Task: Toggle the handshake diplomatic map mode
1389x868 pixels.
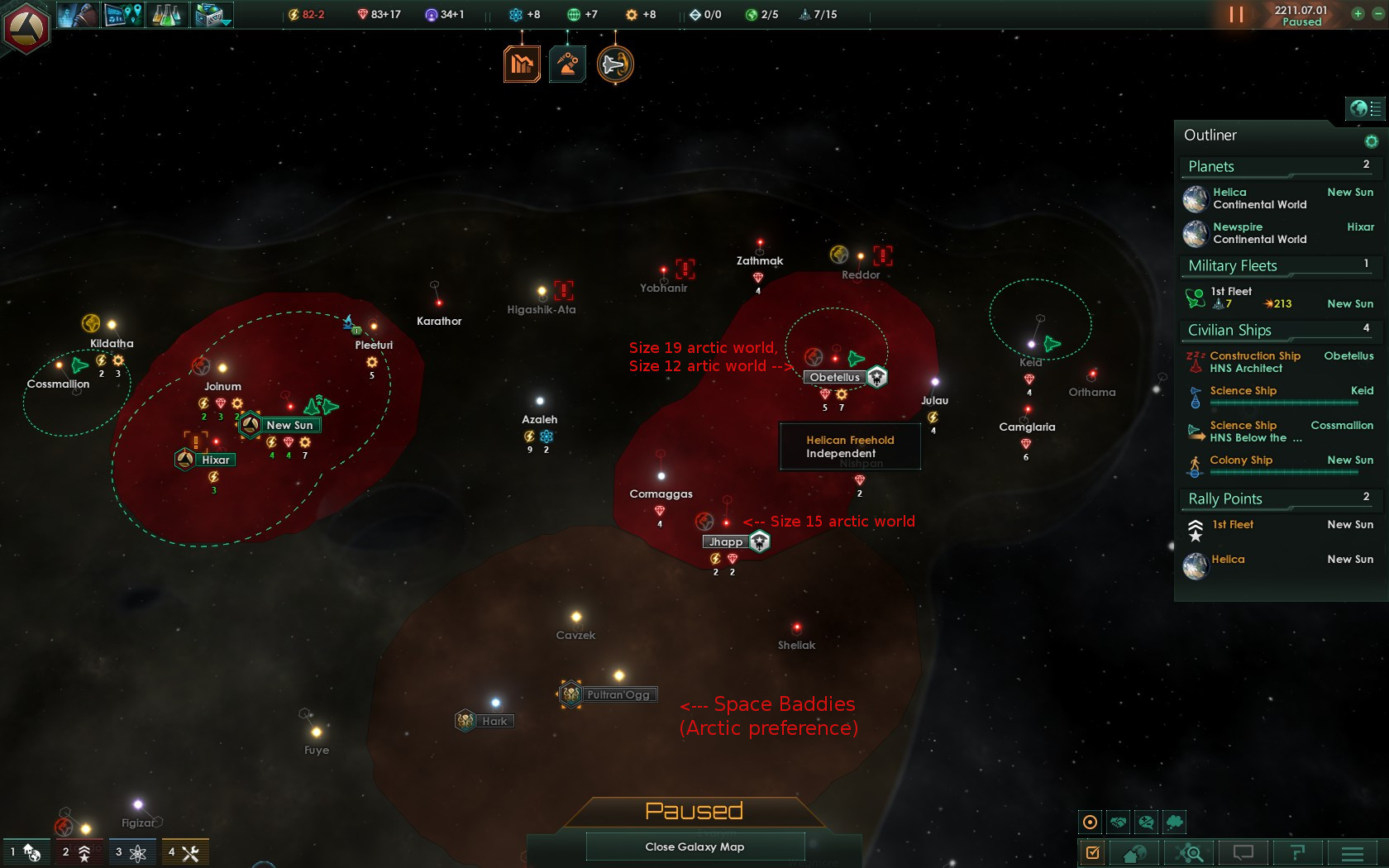Action: coord(1118,823)
